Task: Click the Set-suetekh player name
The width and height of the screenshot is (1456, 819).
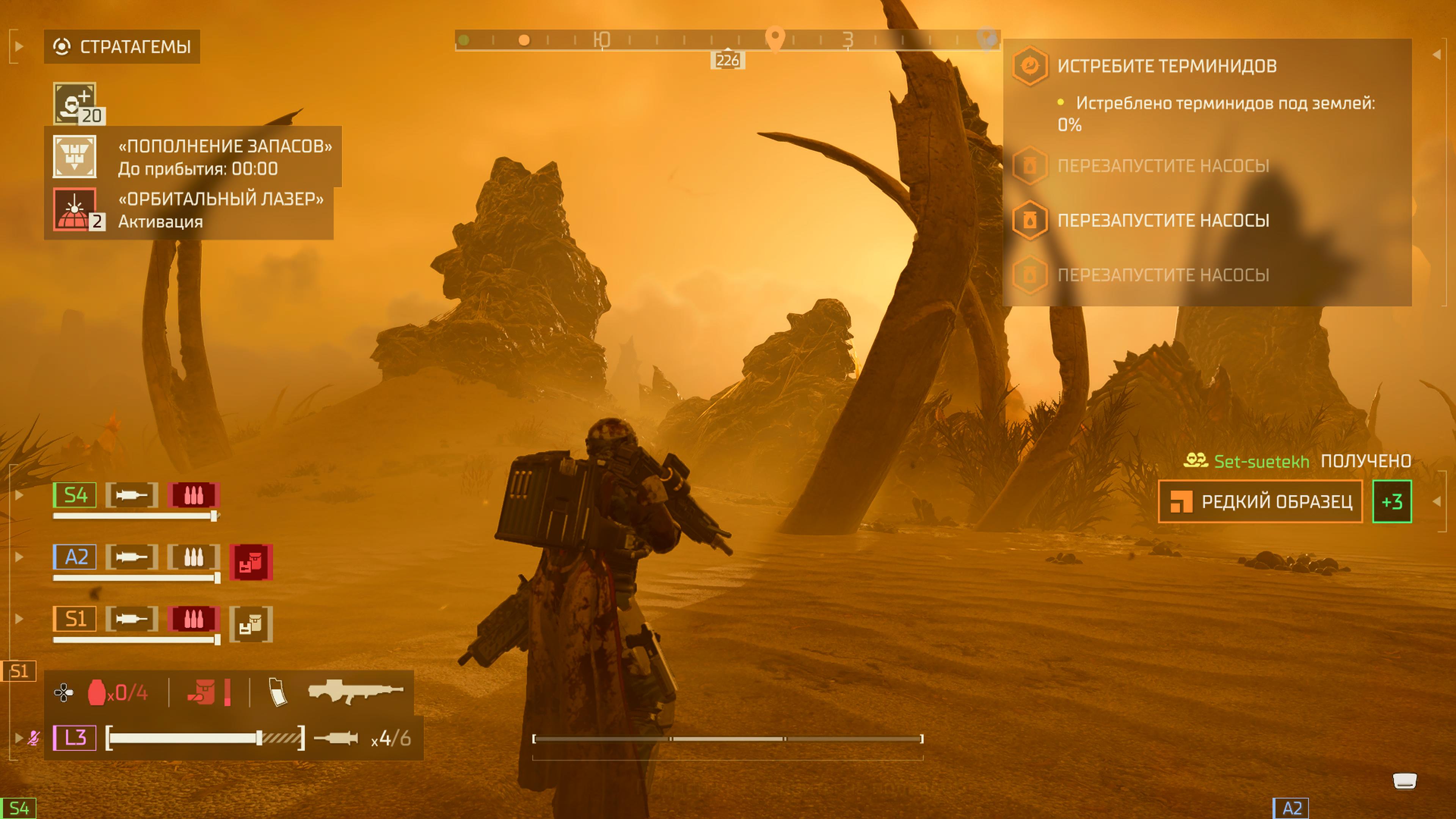Action: click(1261, 461)
